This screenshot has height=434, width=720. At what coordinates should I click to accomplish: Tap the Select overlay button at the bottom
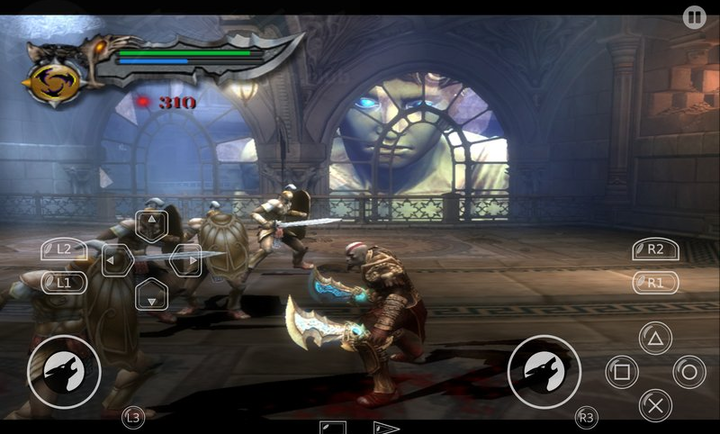point(333,428)
